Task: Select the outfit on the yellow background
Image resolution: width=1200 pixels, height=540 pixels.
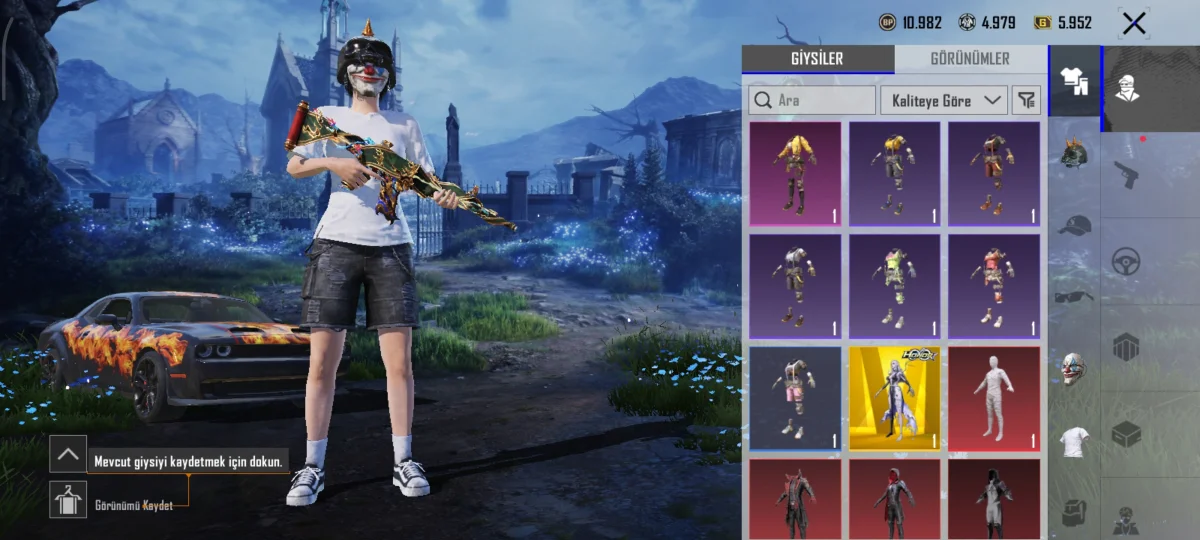Action: (x=894, y=398)
